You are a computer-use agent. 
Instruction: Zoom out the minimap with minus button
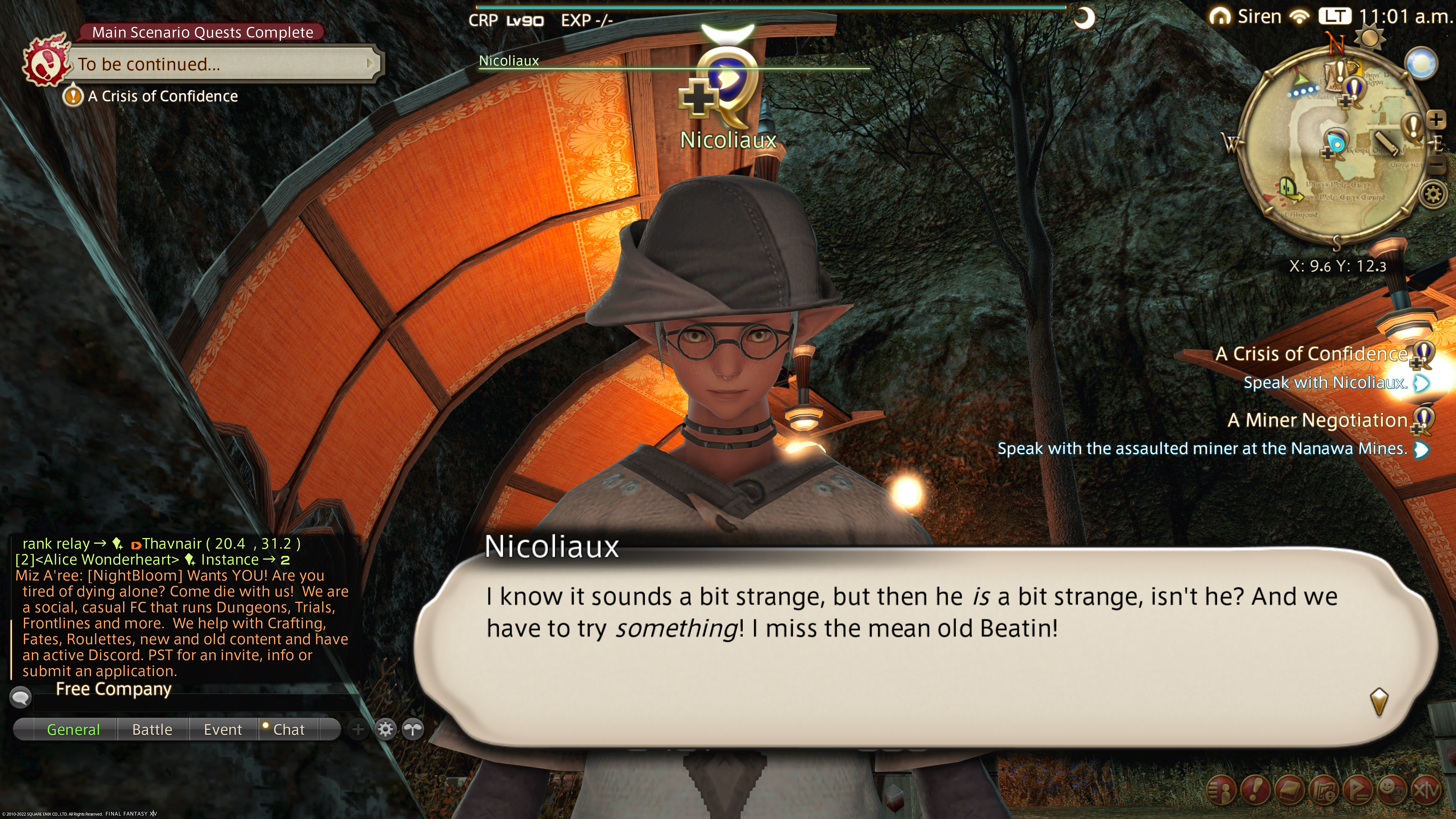(x=1436, y=165)
